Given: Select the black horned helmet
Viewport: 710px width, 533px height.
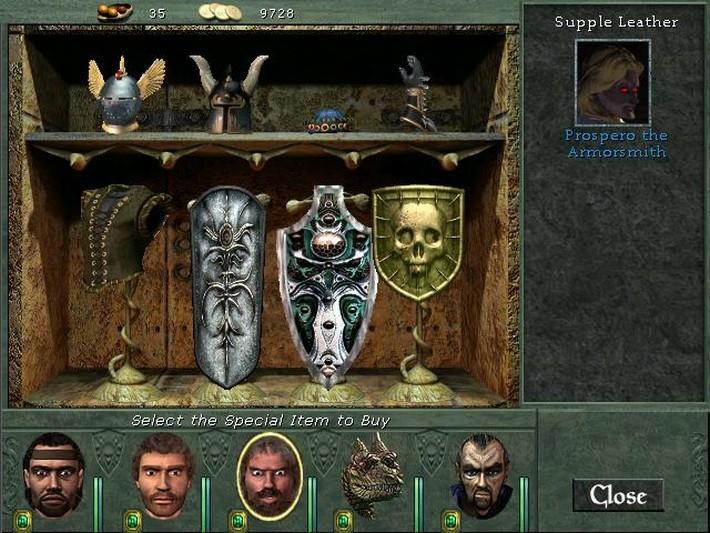Looking at the screenshot, I should (230, 95).
